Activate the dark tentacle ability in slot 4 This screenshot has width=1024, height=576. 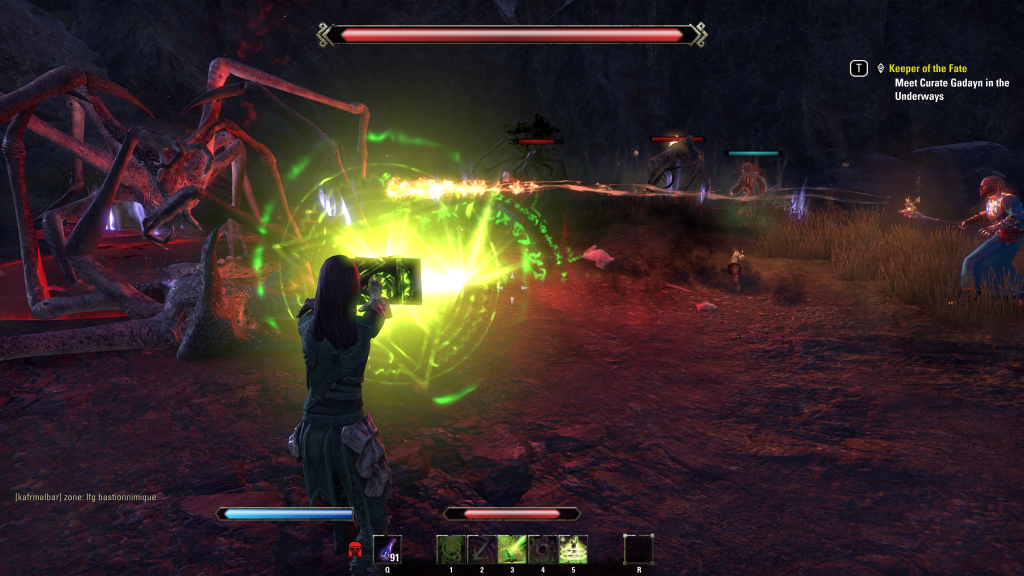click(543, 549)
